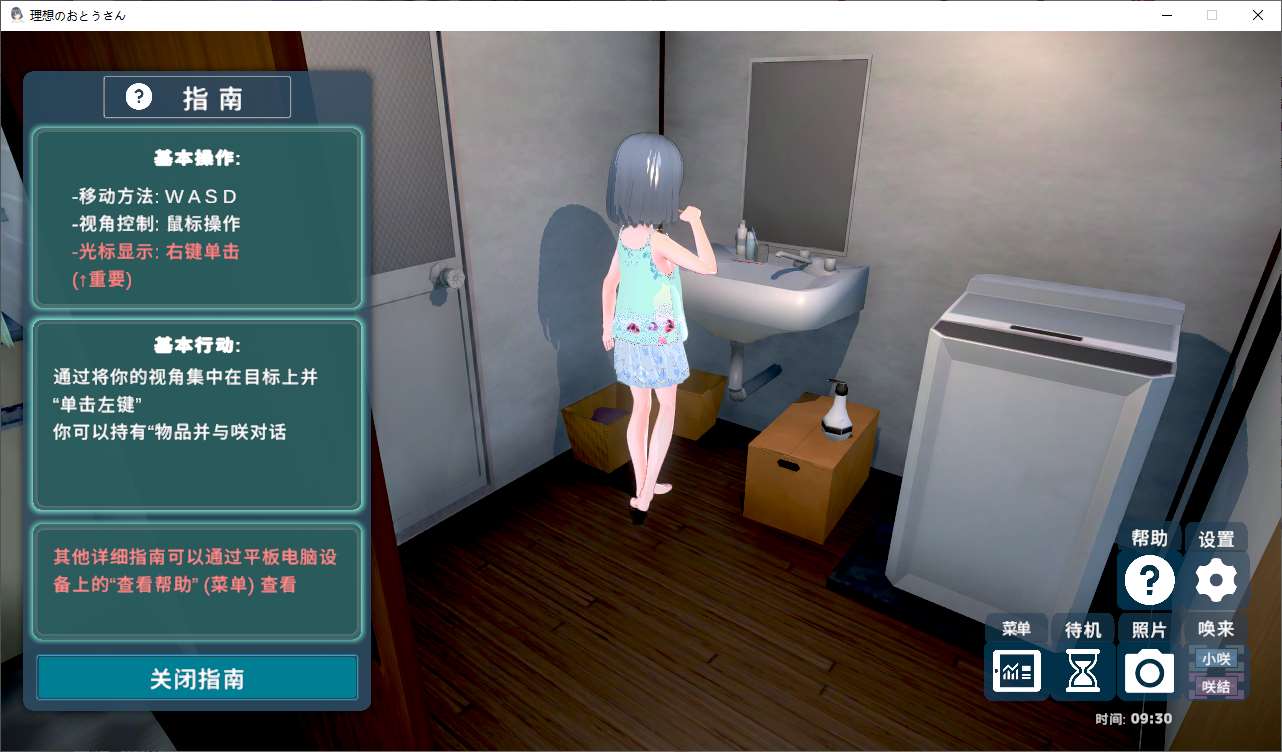
Task: Summon 小咲 via the blue call button
Action: pyautogui.click(x=1215, y=658)
